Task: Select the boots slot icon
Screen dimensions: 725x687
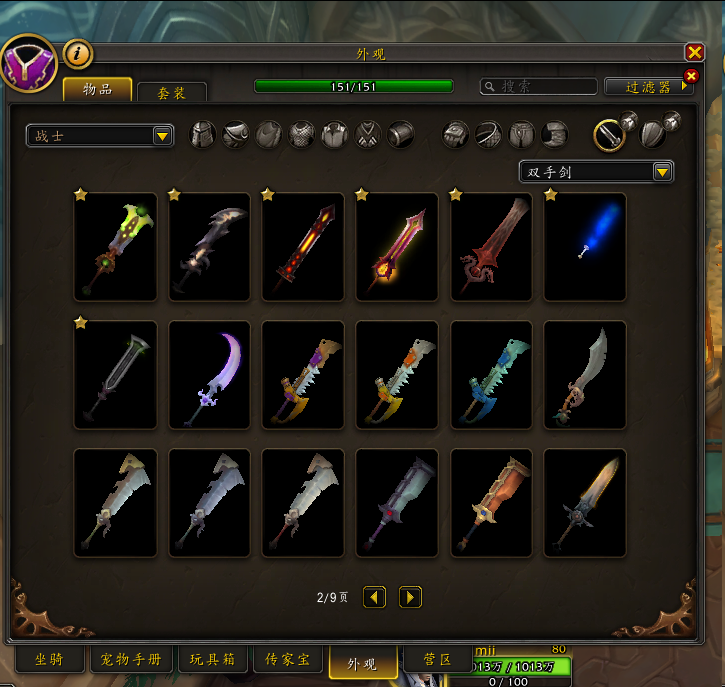Action: point(554,134)
